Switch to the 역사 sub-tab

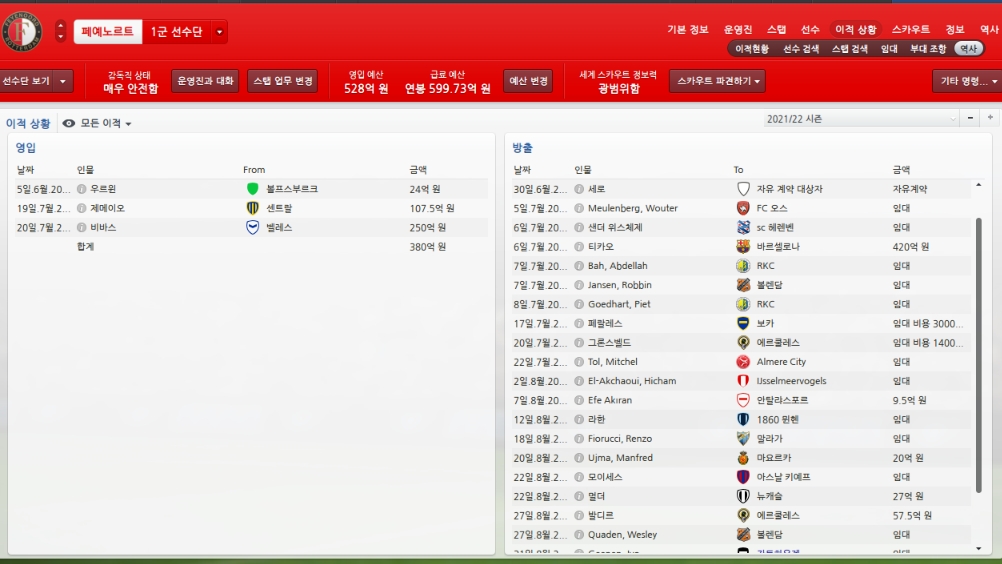pyautogui.click(x=968, y=48)
